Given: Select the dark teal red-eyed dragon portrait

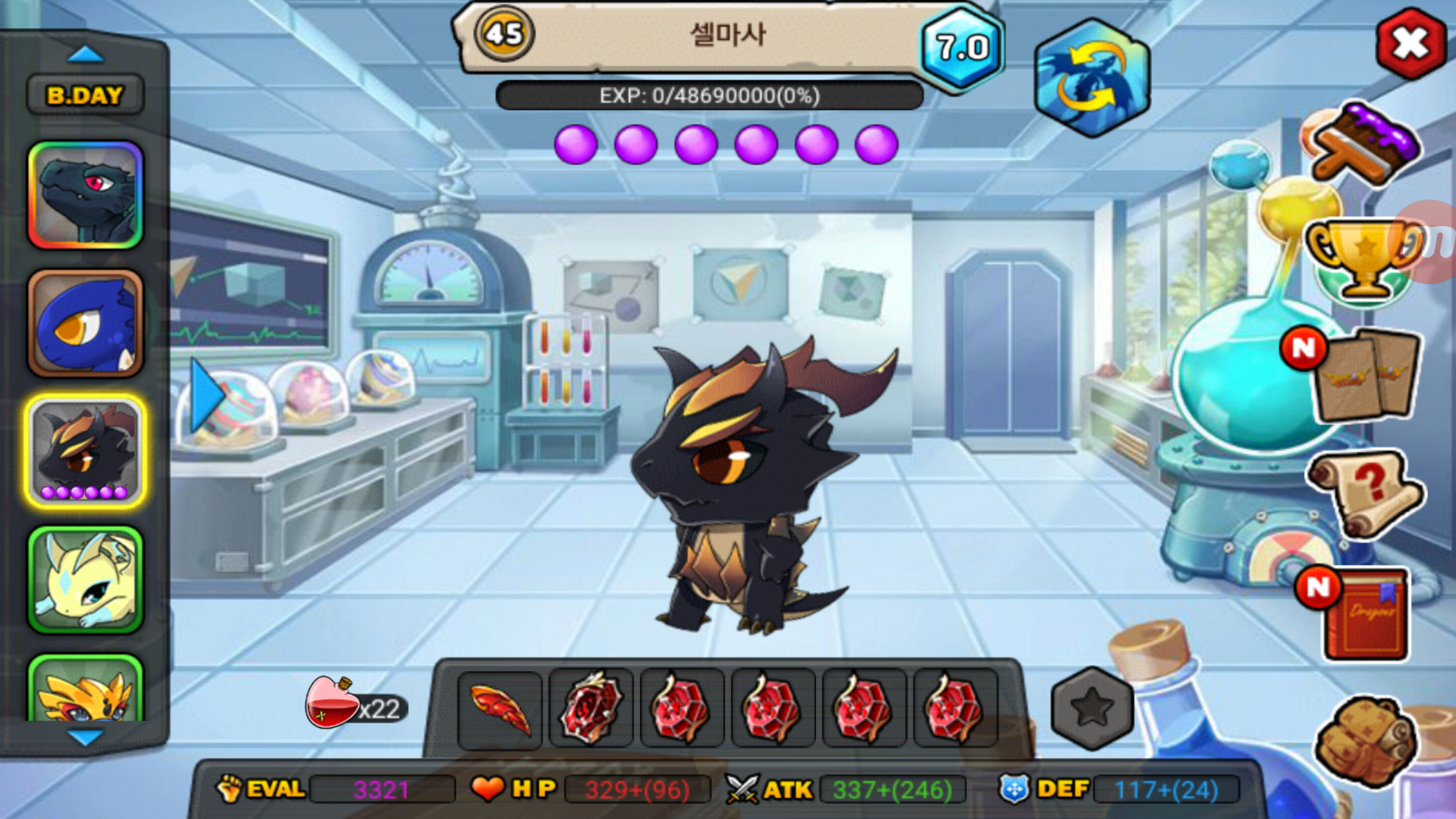Looking at the screenshot, I should pyautogui.click(x=85, y=195).
